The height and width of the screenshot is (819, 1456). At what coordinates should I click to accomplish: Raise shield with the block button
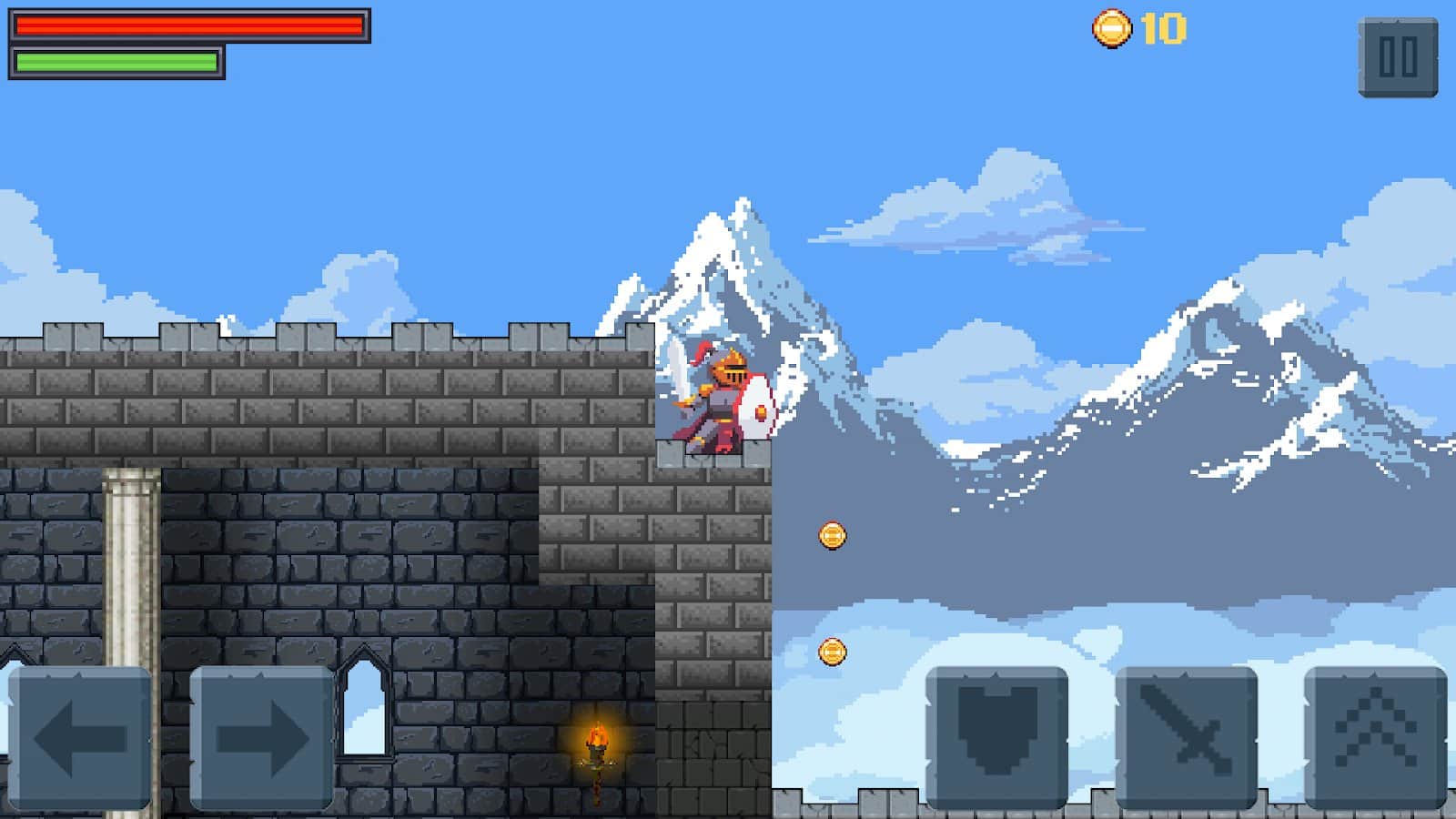coord(997,737)
